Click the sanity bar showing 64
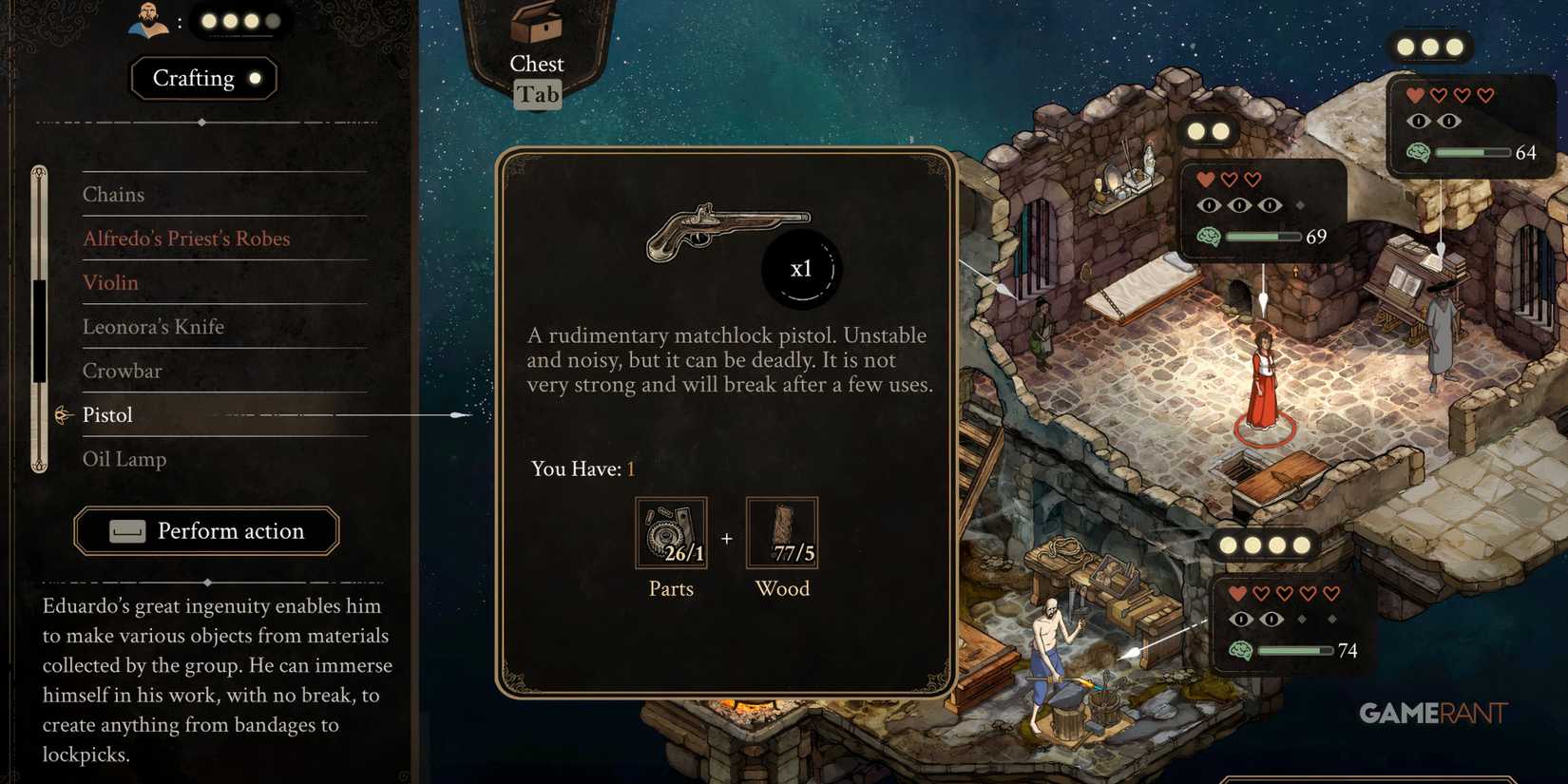This screenshot has height=784, width=1568. [1472, 152]
